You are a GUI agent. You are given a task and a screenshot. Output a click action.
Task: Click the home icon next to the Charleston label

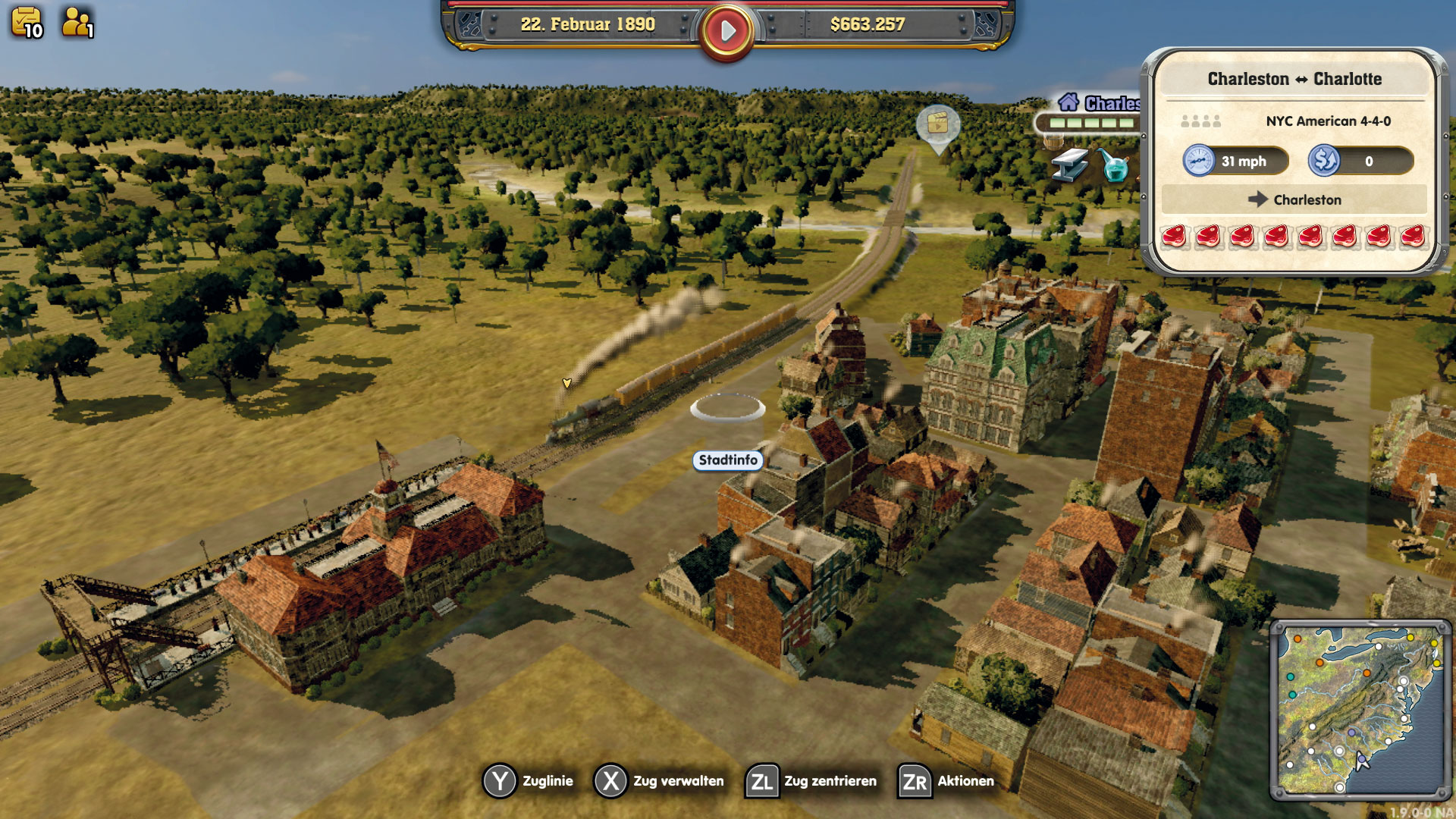1069,101
